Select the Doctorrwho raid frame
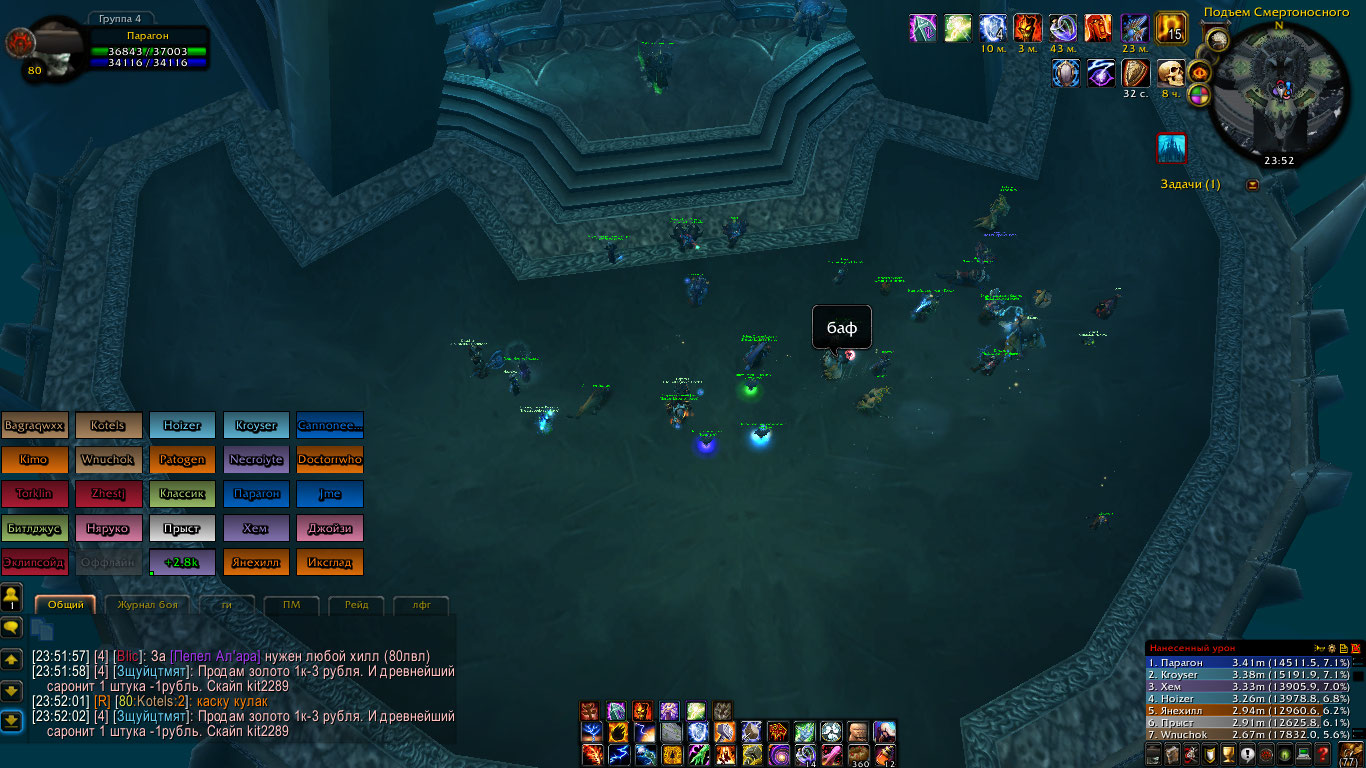Image resolution: width=1366 pixels, height=768 pixels. pyautogui.click(x=330, y=460)
